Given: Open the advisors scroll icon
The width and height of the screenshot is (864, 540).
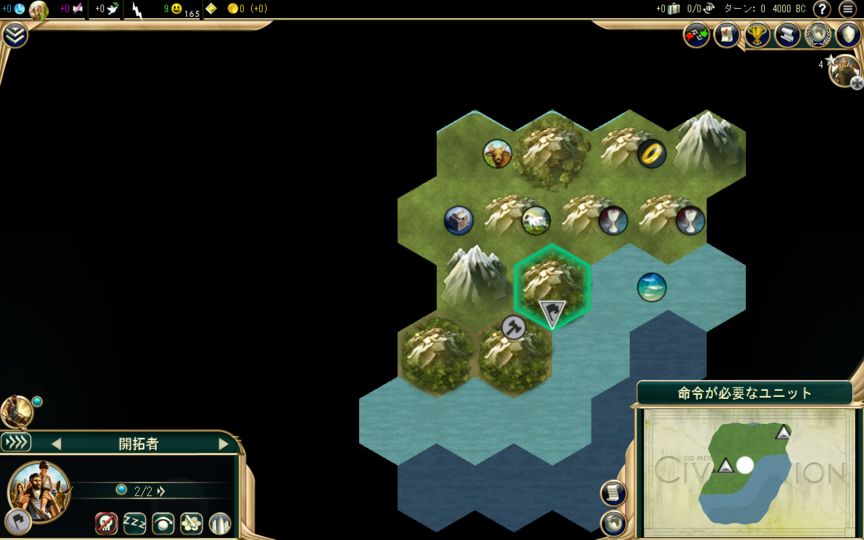Looking at the screenshot, I should coord(788,35).
